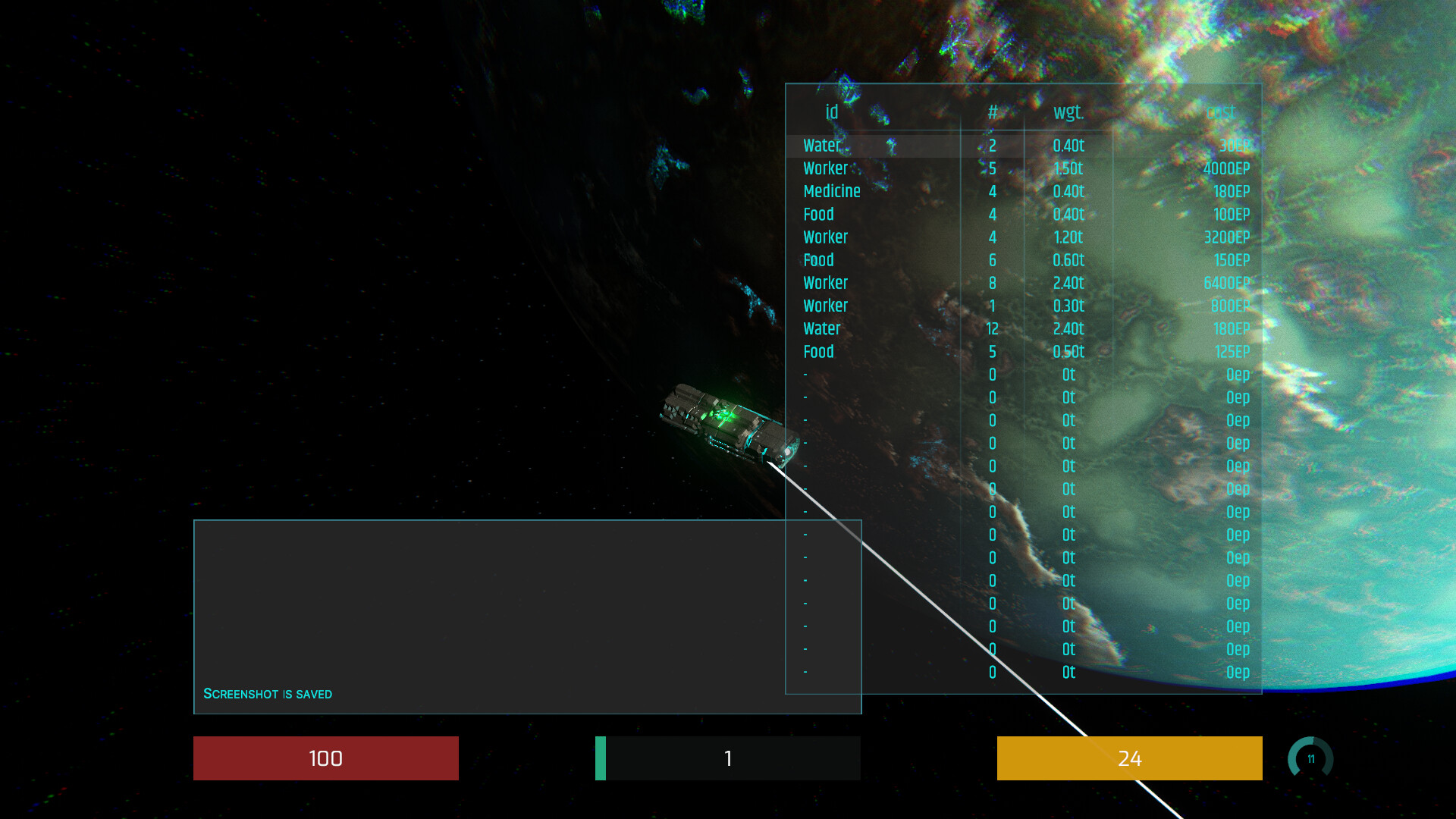1456x819 pixels.
Task: Click the cost column header
Action: (1221, 111)
